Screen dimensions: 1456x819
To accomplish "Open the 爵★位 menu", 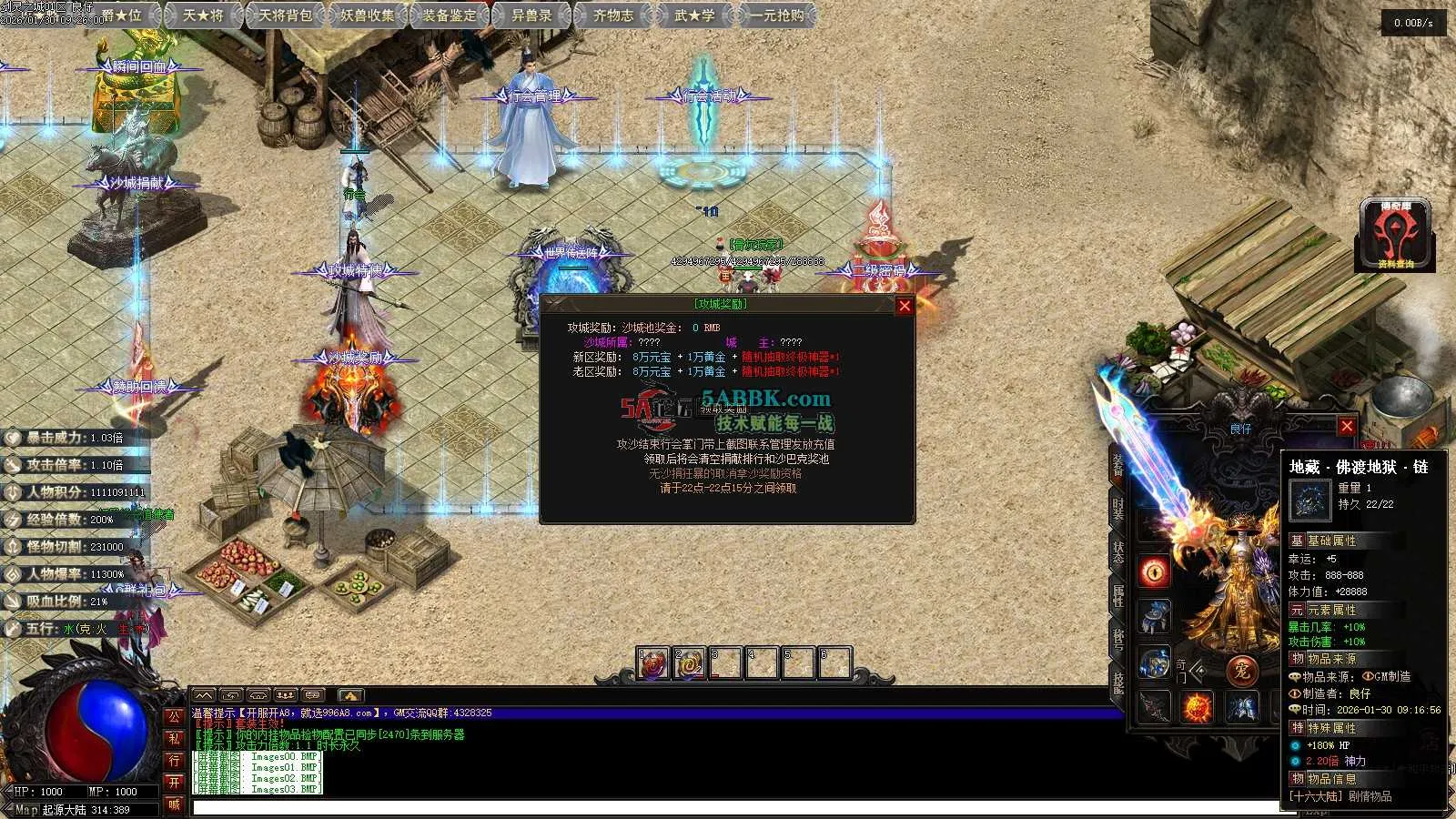I will pos(122,15).
